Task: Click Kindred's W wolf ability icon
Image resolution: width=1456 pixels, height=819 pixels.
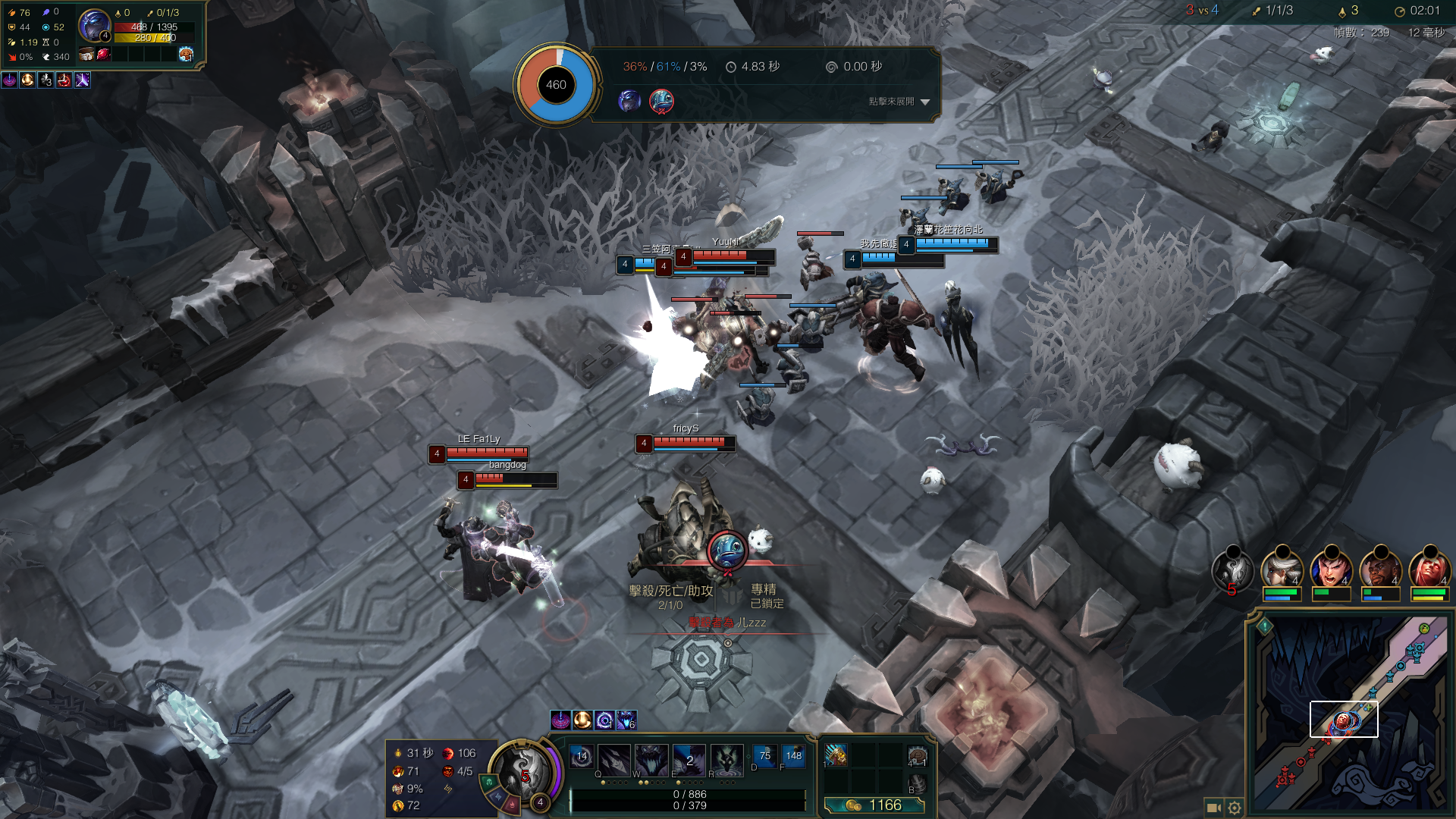Action: [x=651, y=759]
